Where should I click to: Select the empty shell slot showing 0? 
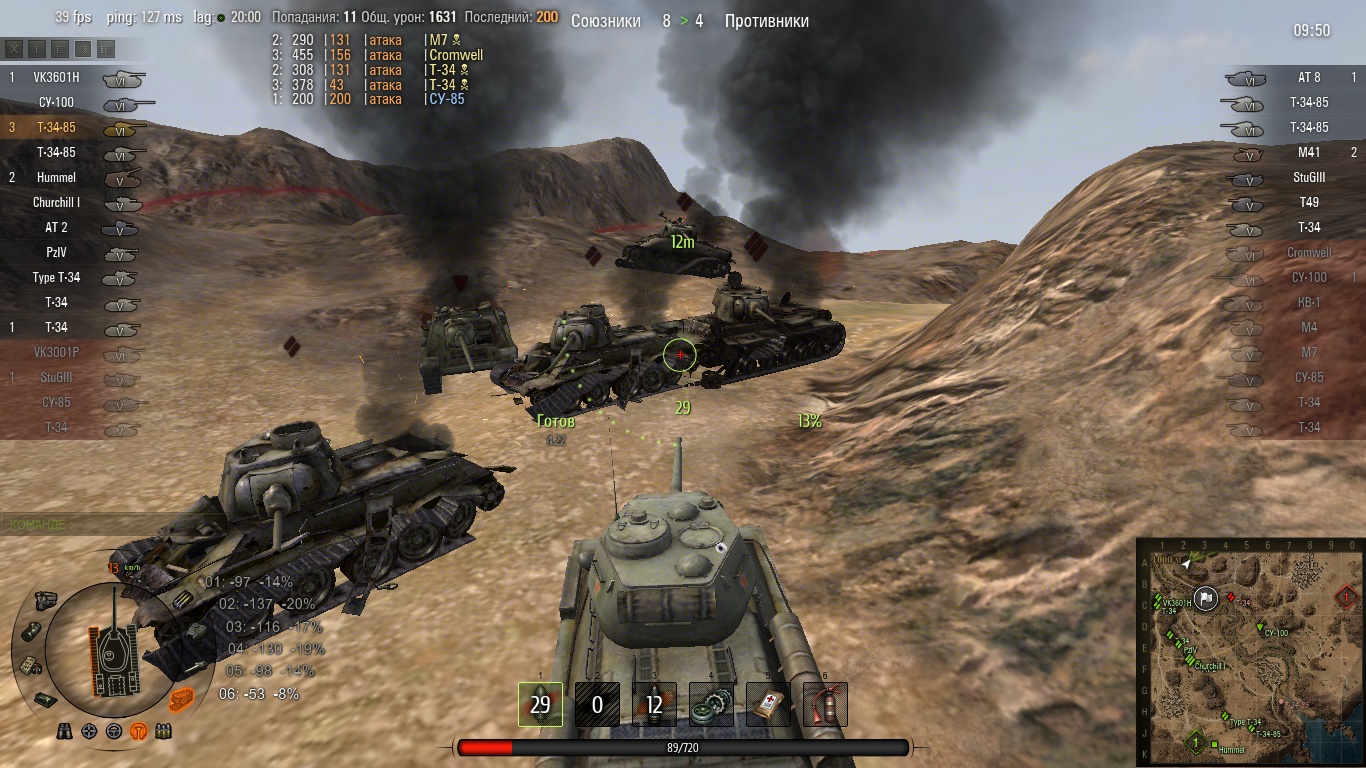tap(597, 704)
